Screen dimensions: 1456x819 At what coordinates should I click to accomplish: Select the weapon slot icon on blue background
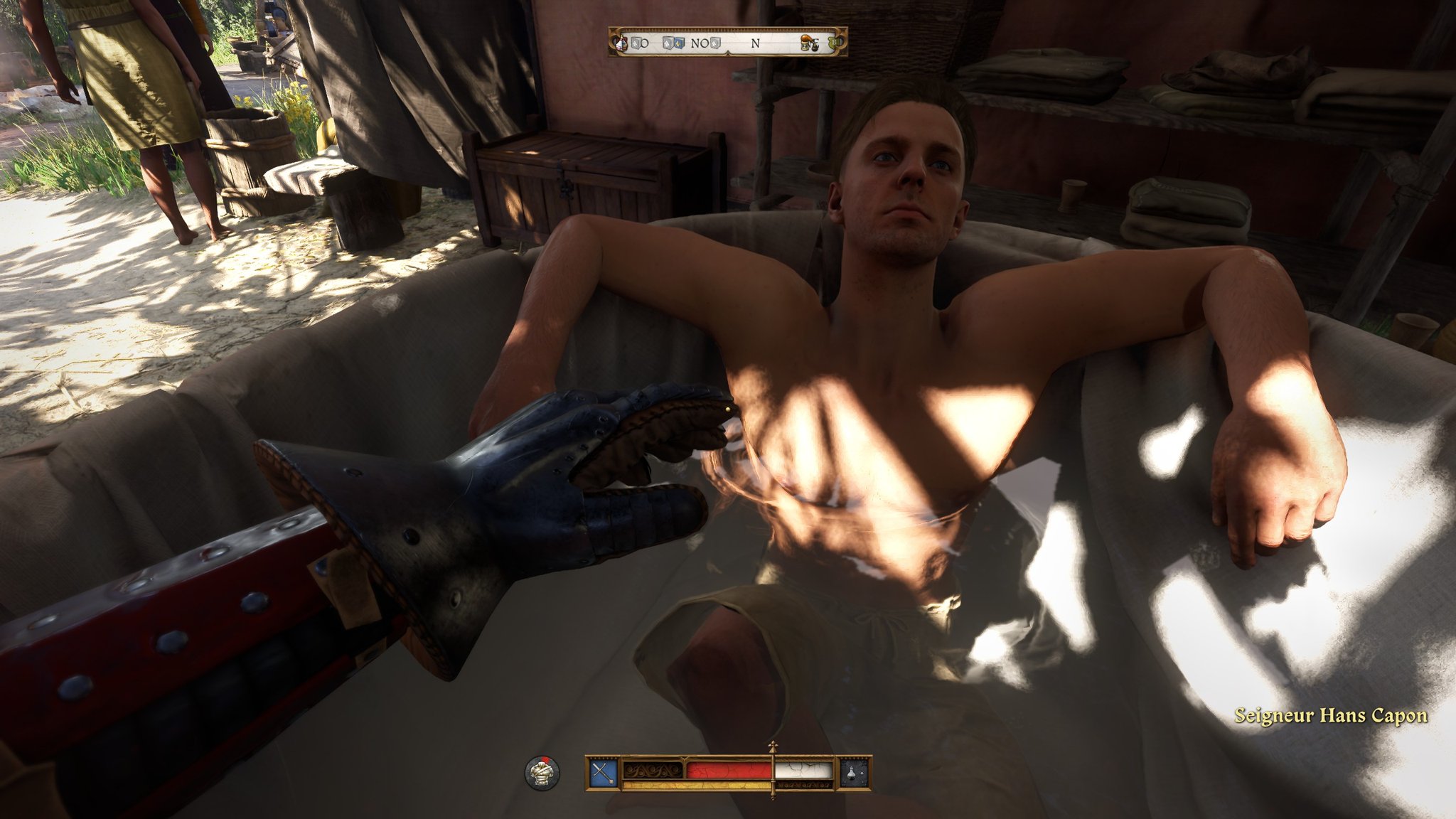(x=604, y=773)
